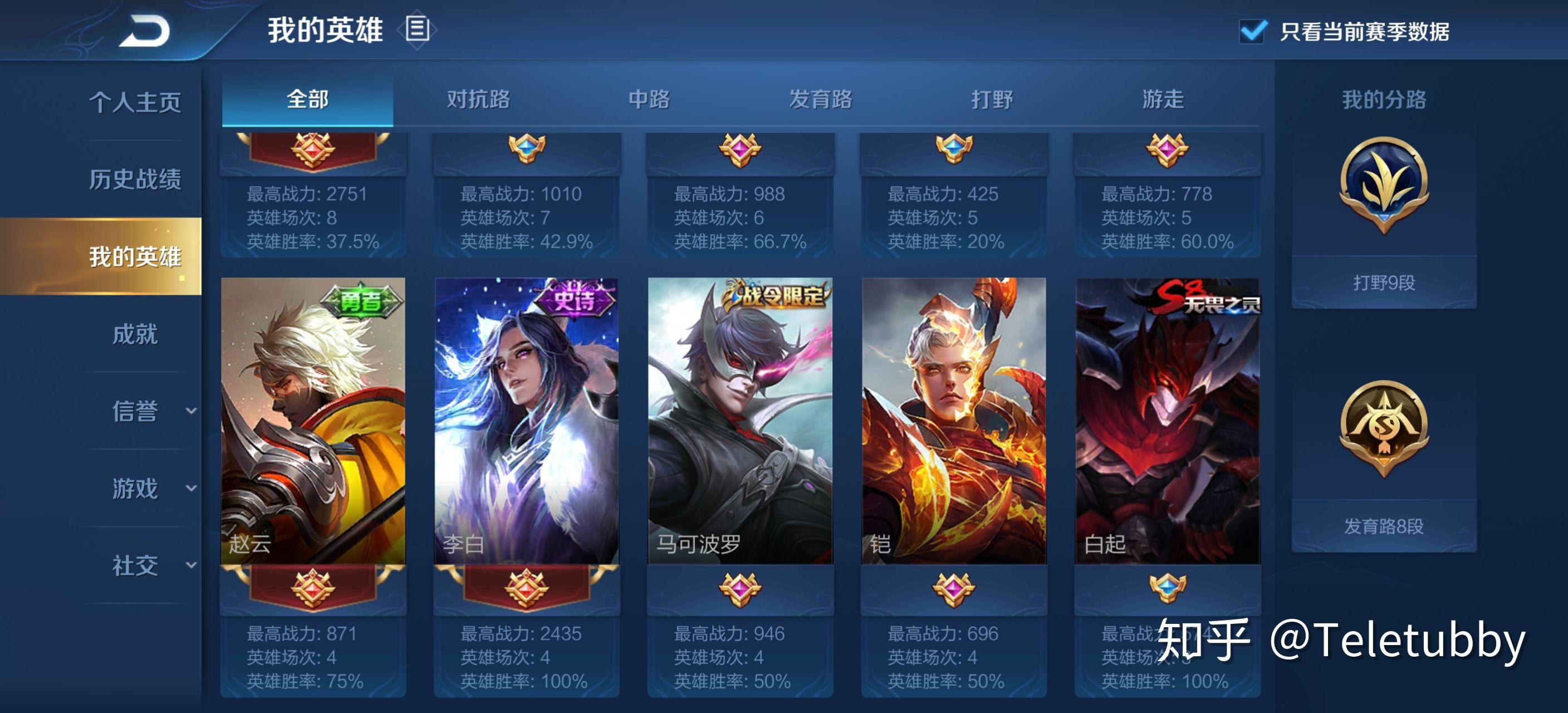Open 历史战绩 match history

click(135, 179)
